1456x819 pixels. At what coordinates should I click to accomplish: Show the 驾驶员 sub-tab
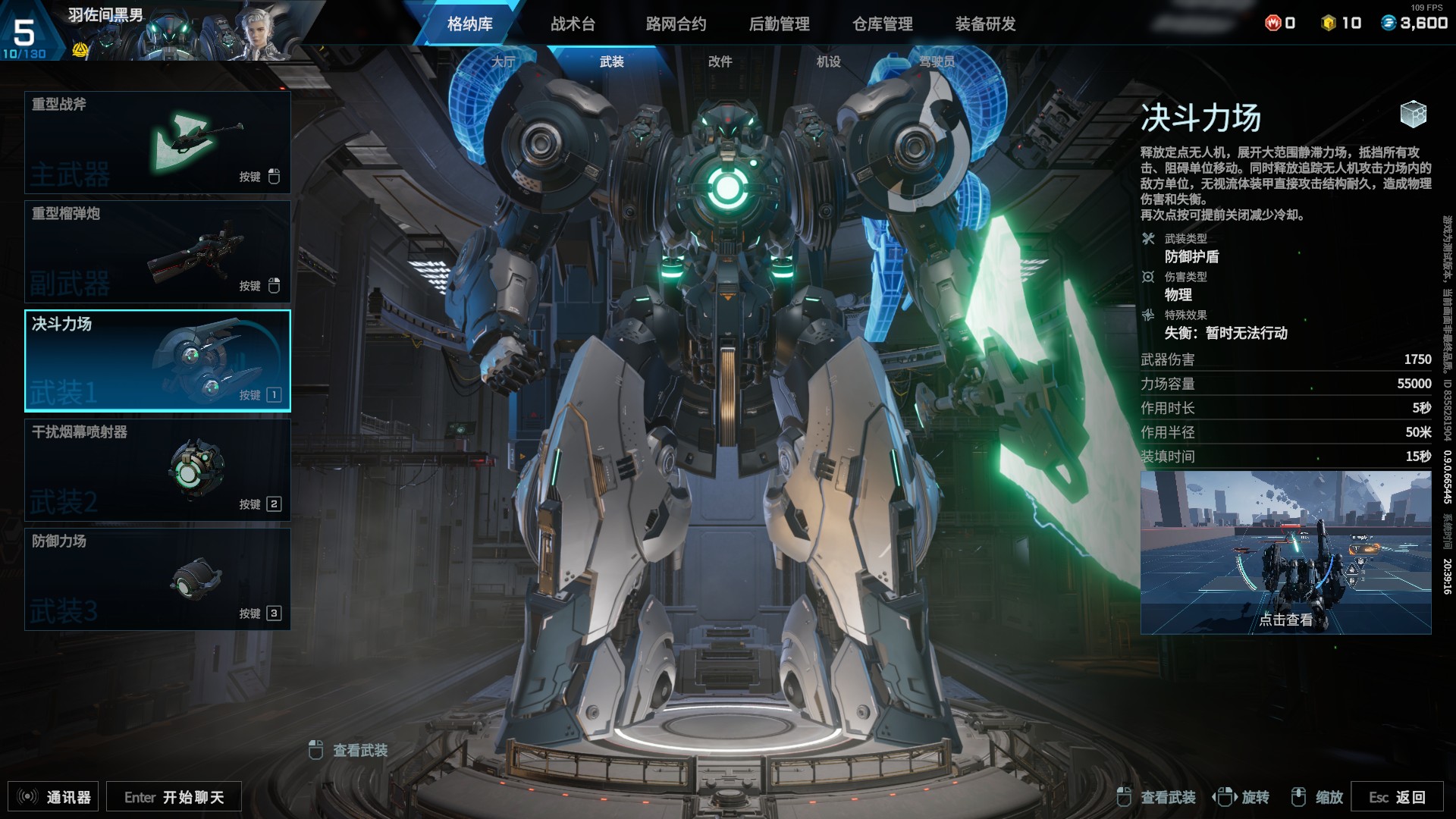pyautogui.click(x=937, y=62)
